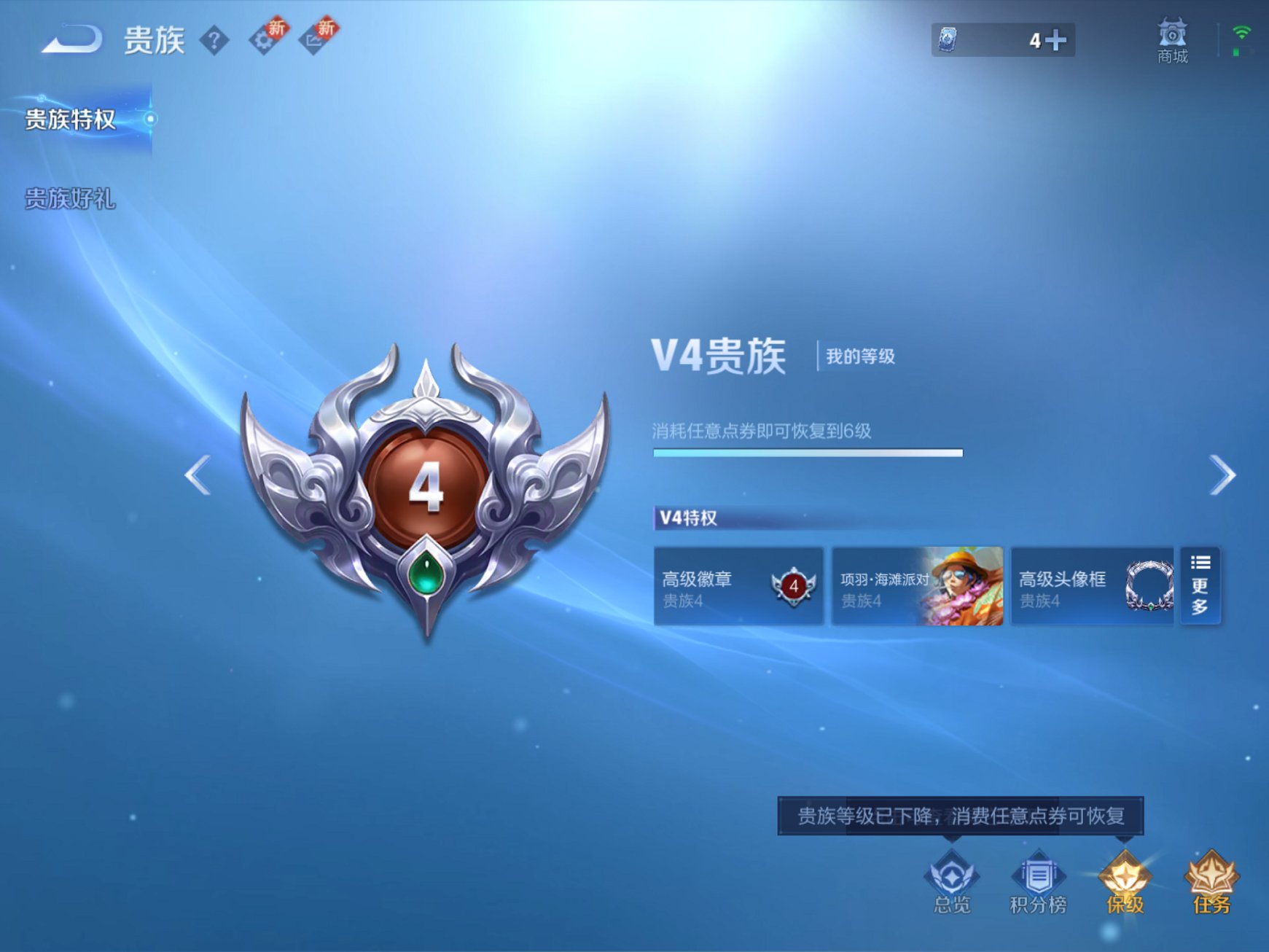
Task: Select the 总览 overview icon
Action: (950, 884)
